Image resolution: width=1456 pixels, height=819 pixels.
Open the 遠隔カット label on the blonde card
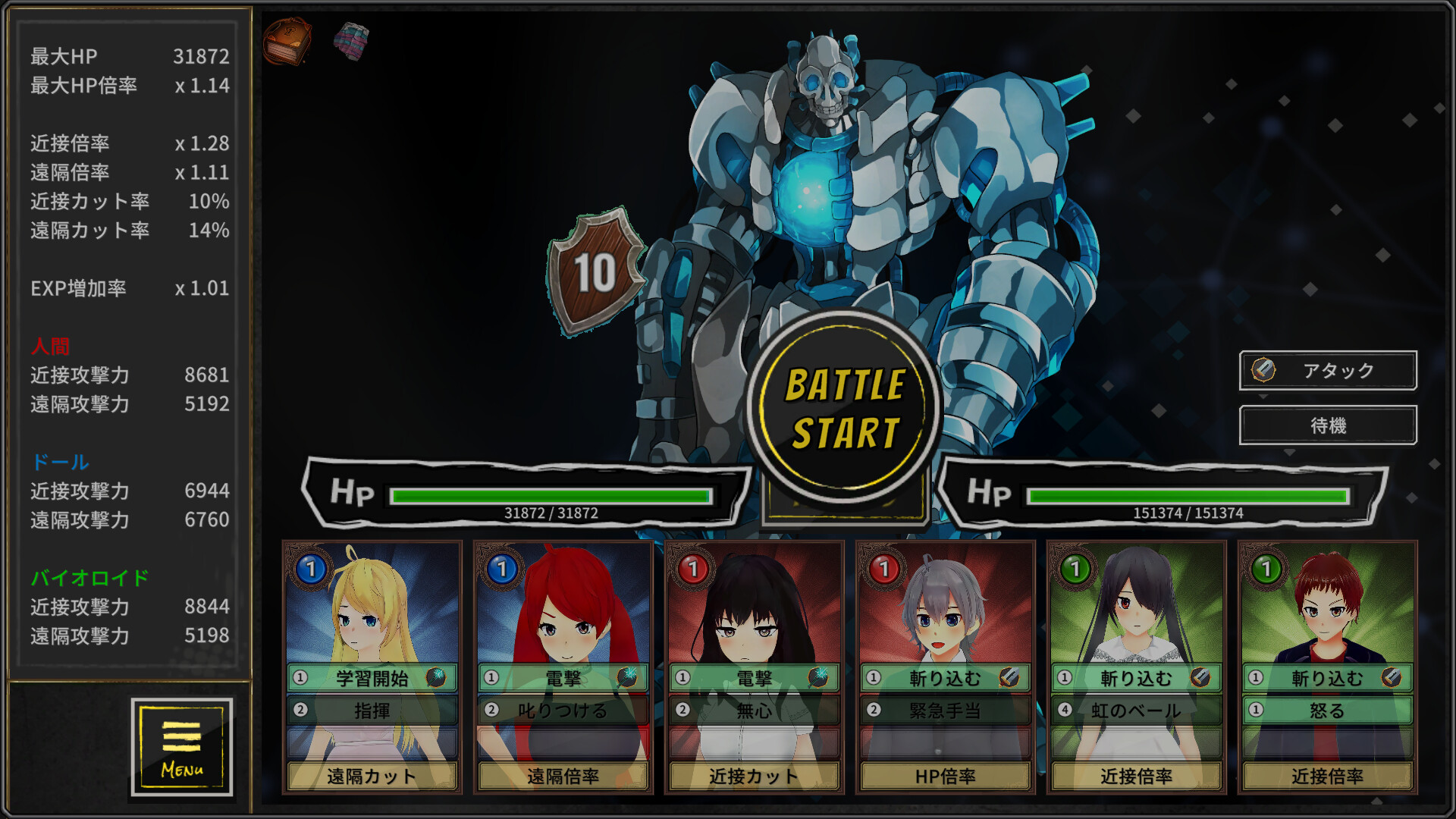[x=371, y=777]
